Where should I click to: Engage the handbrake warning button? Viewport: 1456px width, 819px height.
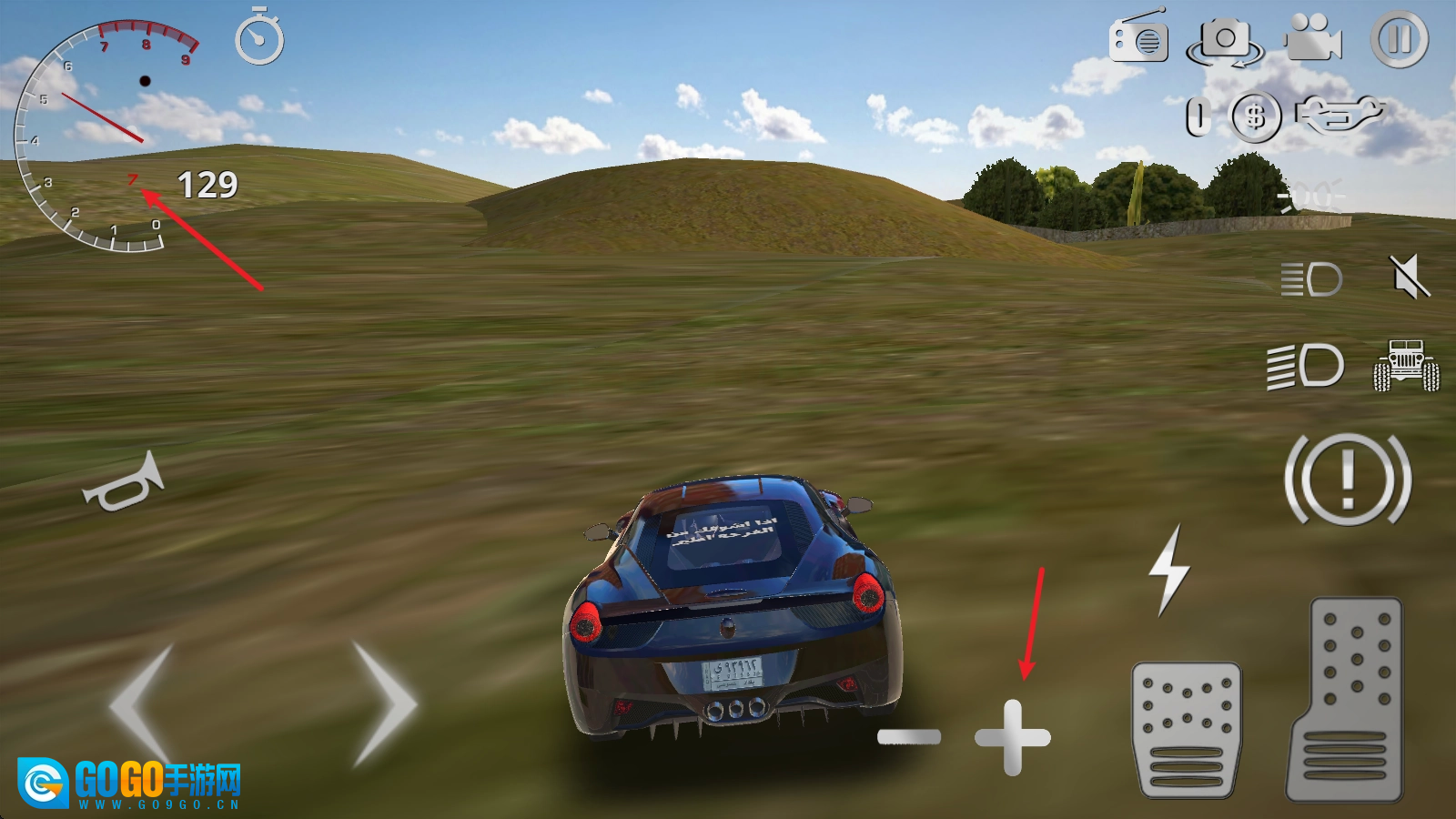click(1348, 479)
